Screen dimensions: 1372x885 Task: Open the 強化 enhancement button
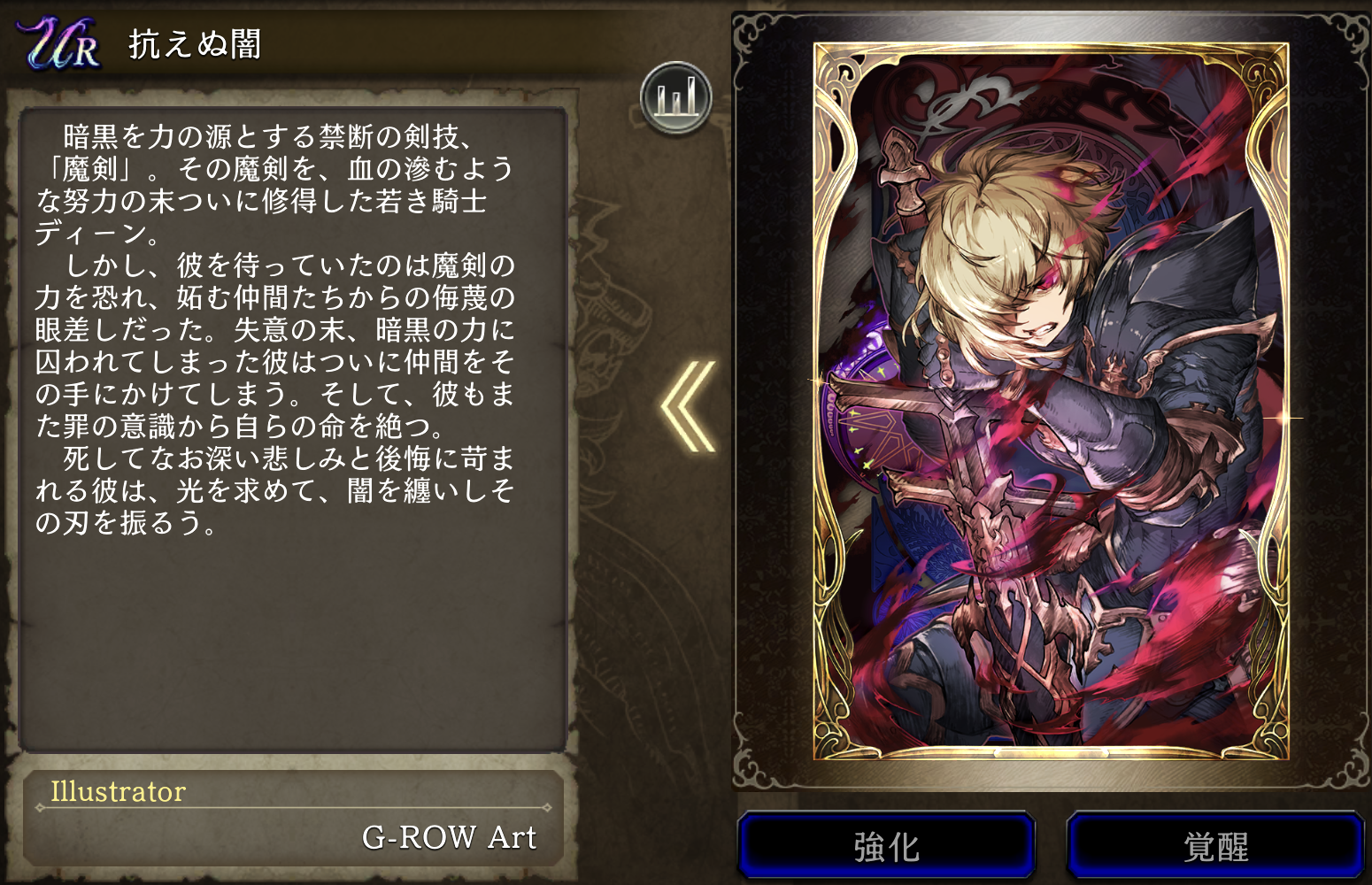tap(886, 845)
